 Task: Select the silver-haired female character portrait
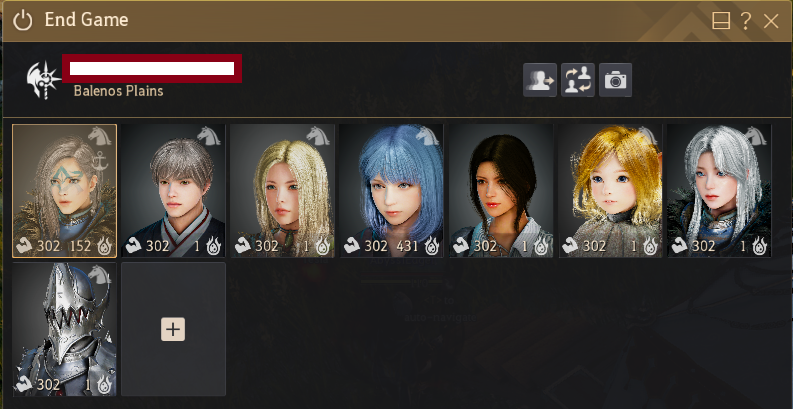point(718,191)
